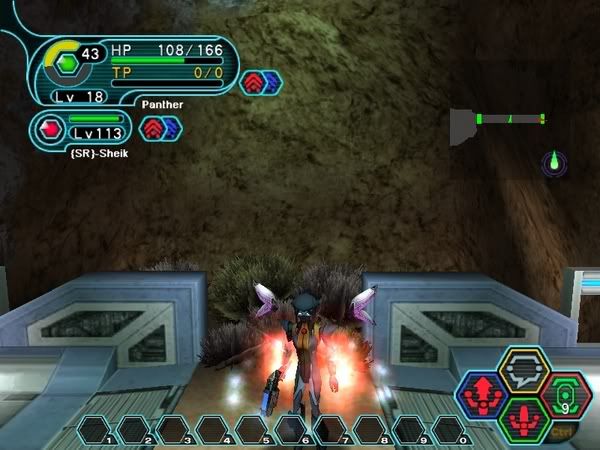This screenshot has width=600, height=450.
Task: Activate the attack icon in the green hexagon
Action: (x=524, y=421)
